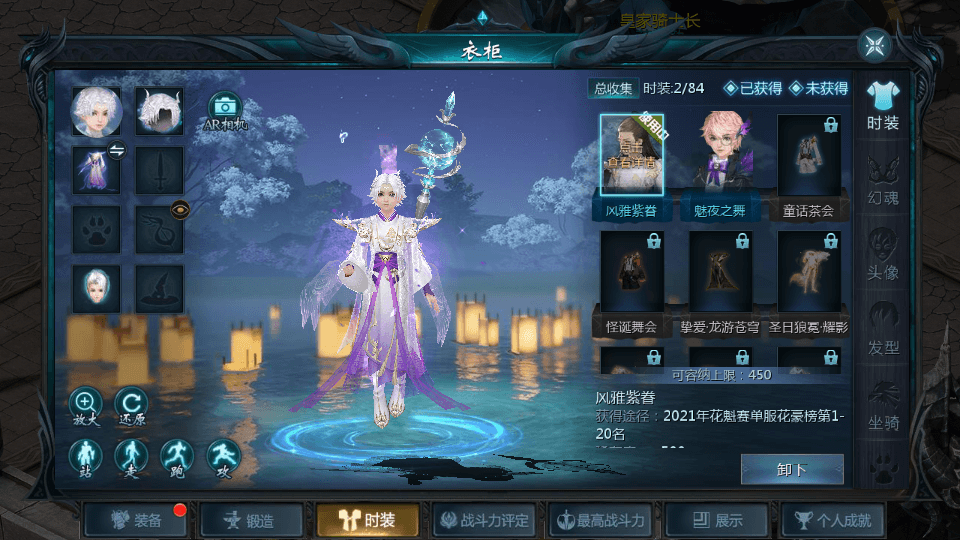Open the AR camera
This screenshot has height=540, width=960.
(225, 111)
